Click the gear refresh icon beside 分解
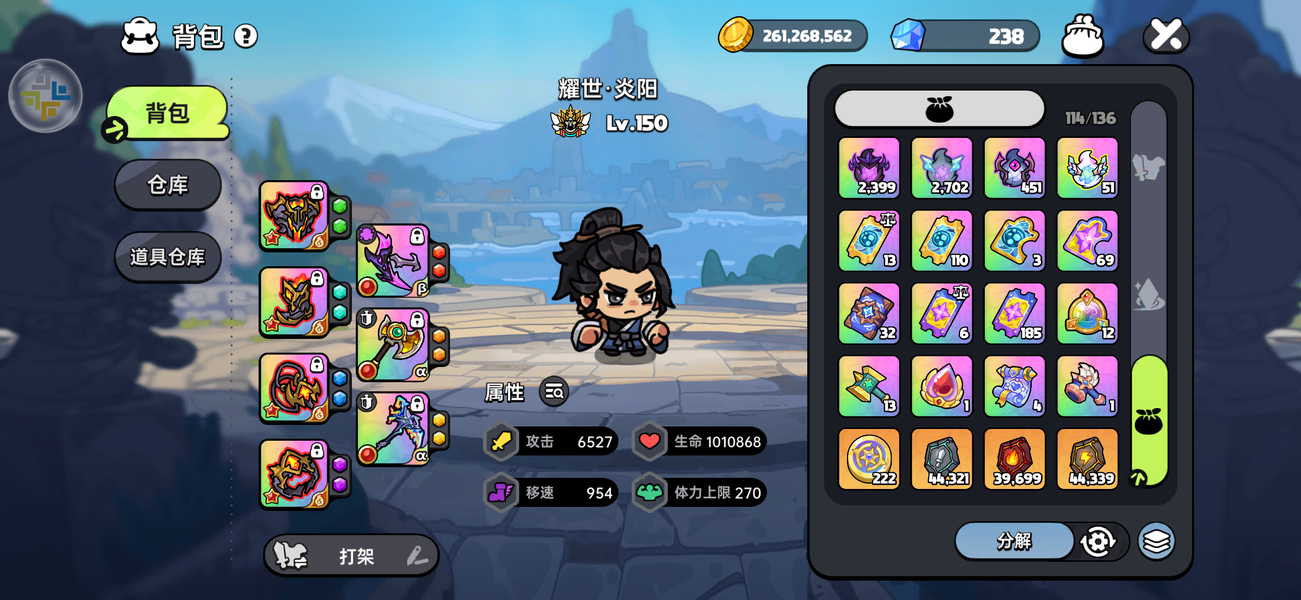Viewport: 1301px width, 600px height. pyautogui.click(x=1098, y=541)
